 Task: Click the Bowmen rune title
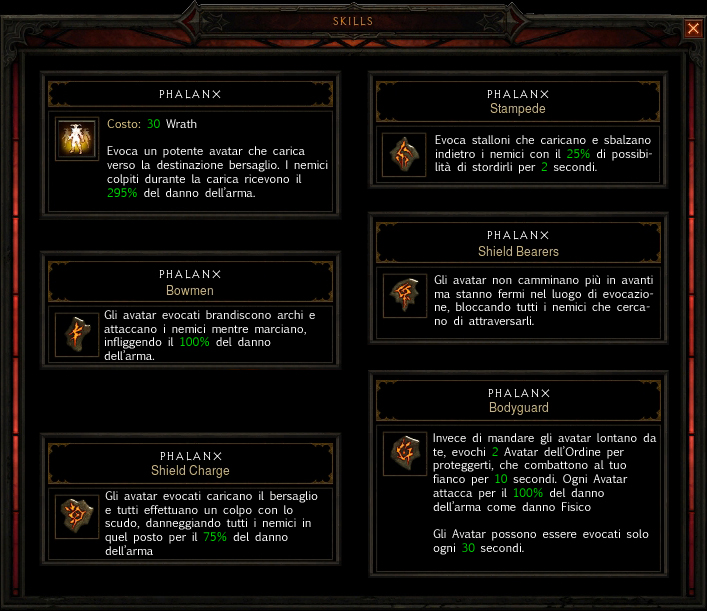190,291
